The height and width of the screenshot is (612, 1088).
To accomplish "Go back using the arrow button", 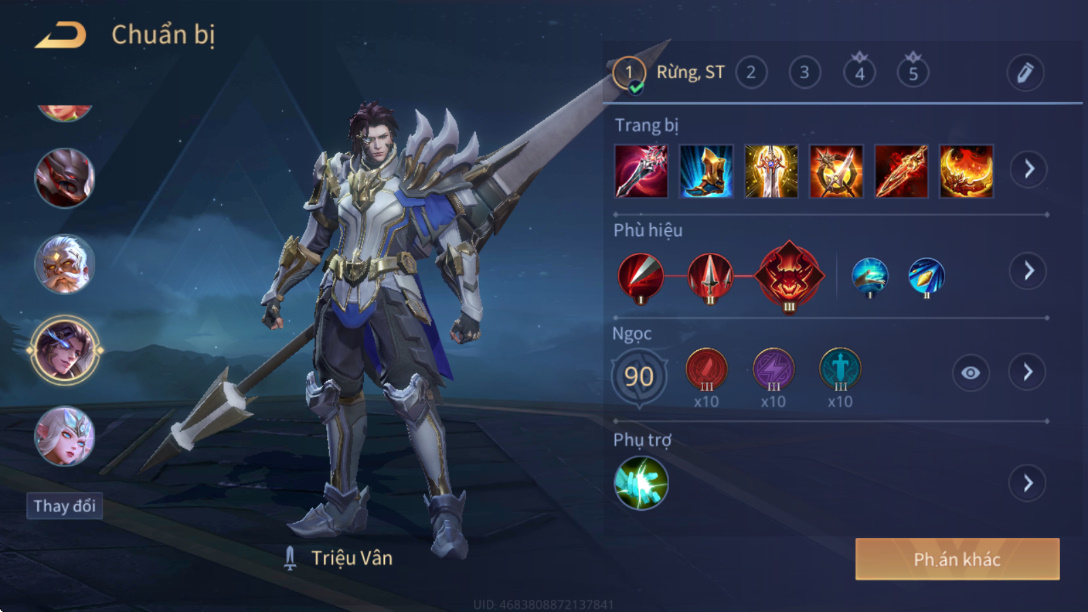I will pos(60,36).
